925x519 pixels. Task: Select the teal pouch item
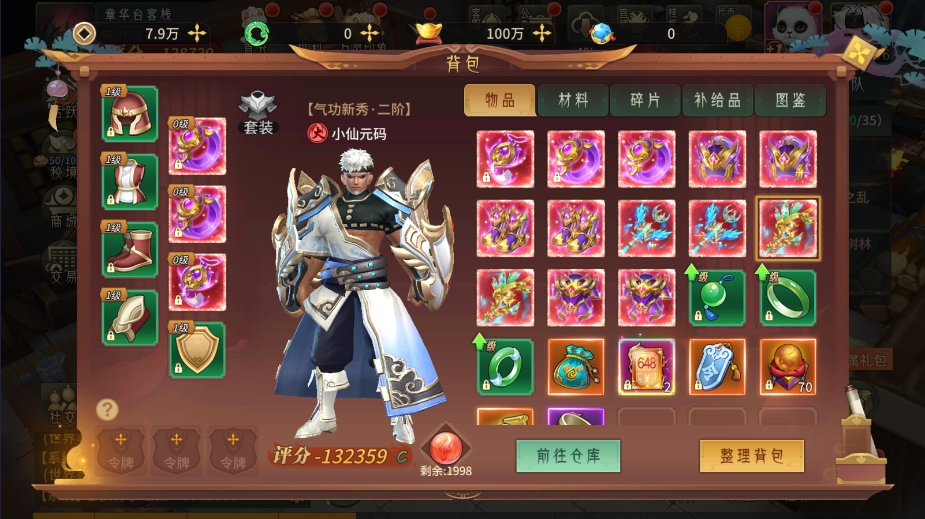click(575, 367)
